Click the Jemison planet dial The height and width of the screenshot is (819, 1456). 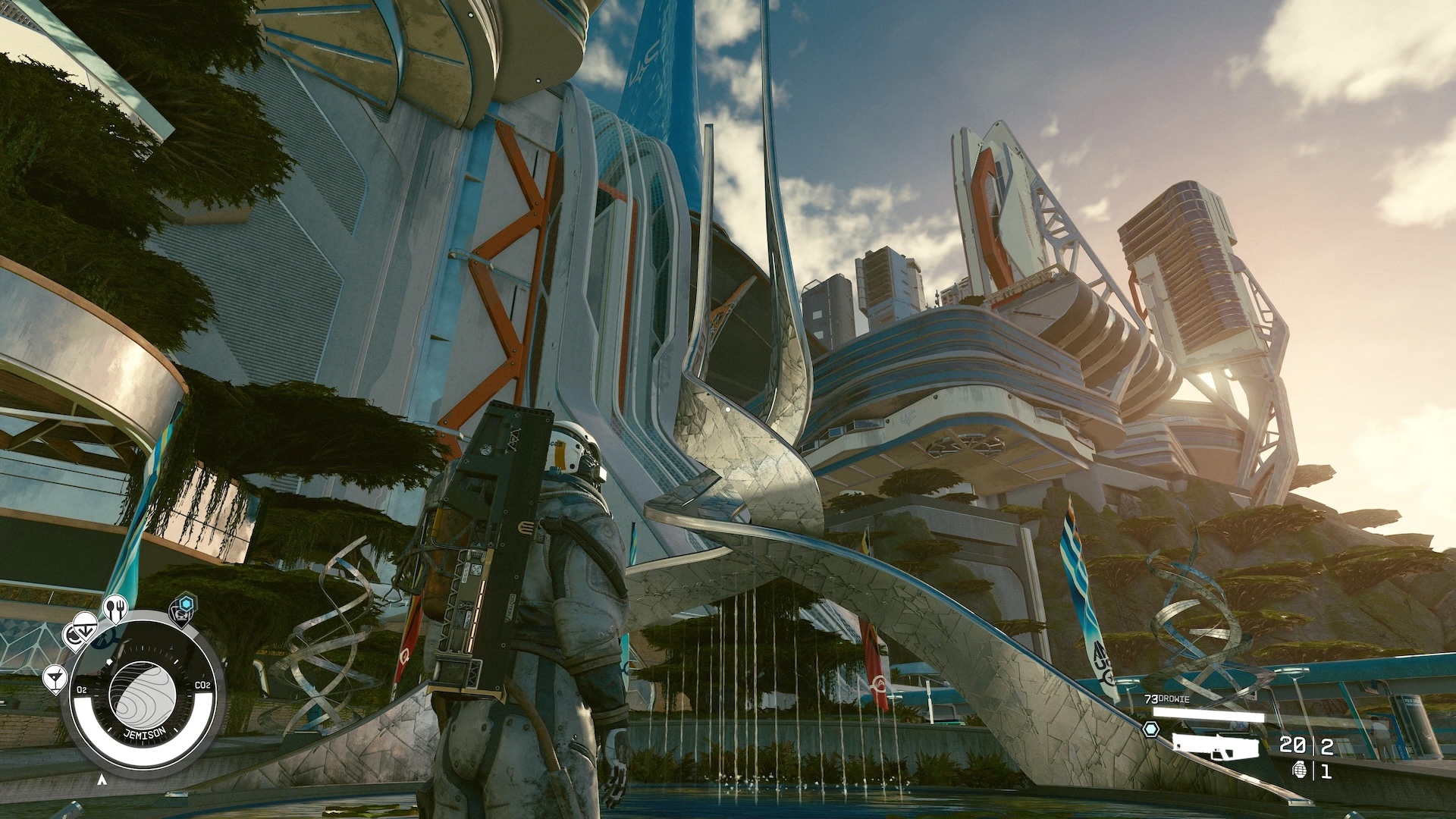click(x=143, y=695)
